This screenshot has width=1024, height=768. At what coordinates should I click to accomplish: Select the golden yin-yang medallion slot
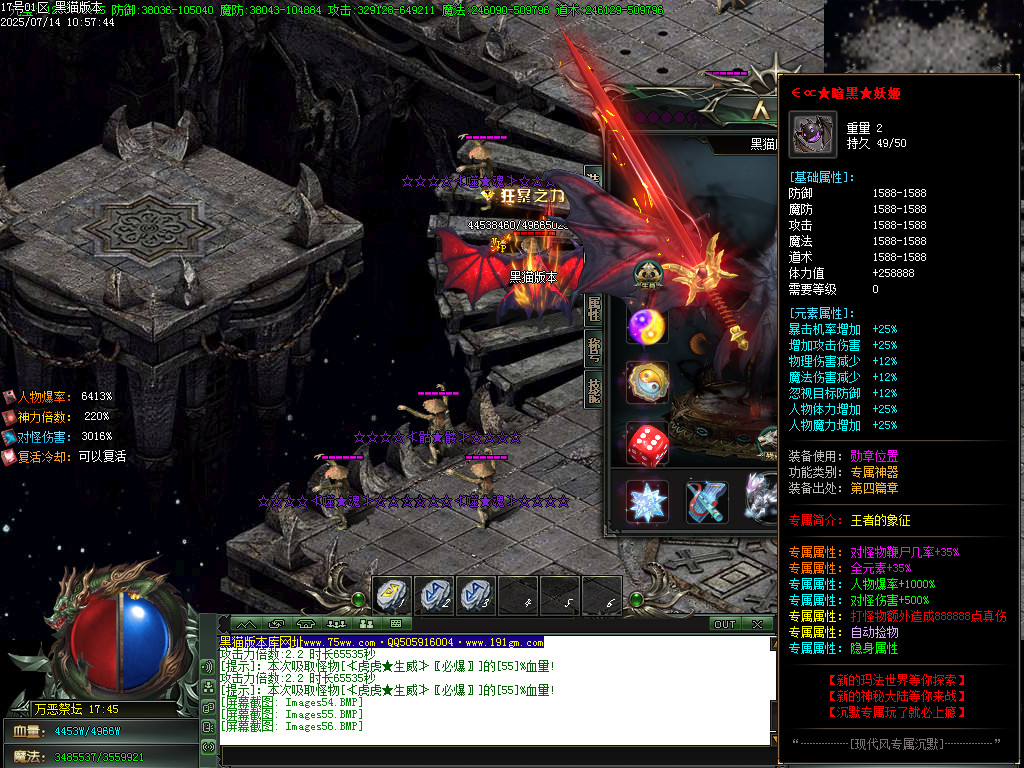tap(647, 383)
